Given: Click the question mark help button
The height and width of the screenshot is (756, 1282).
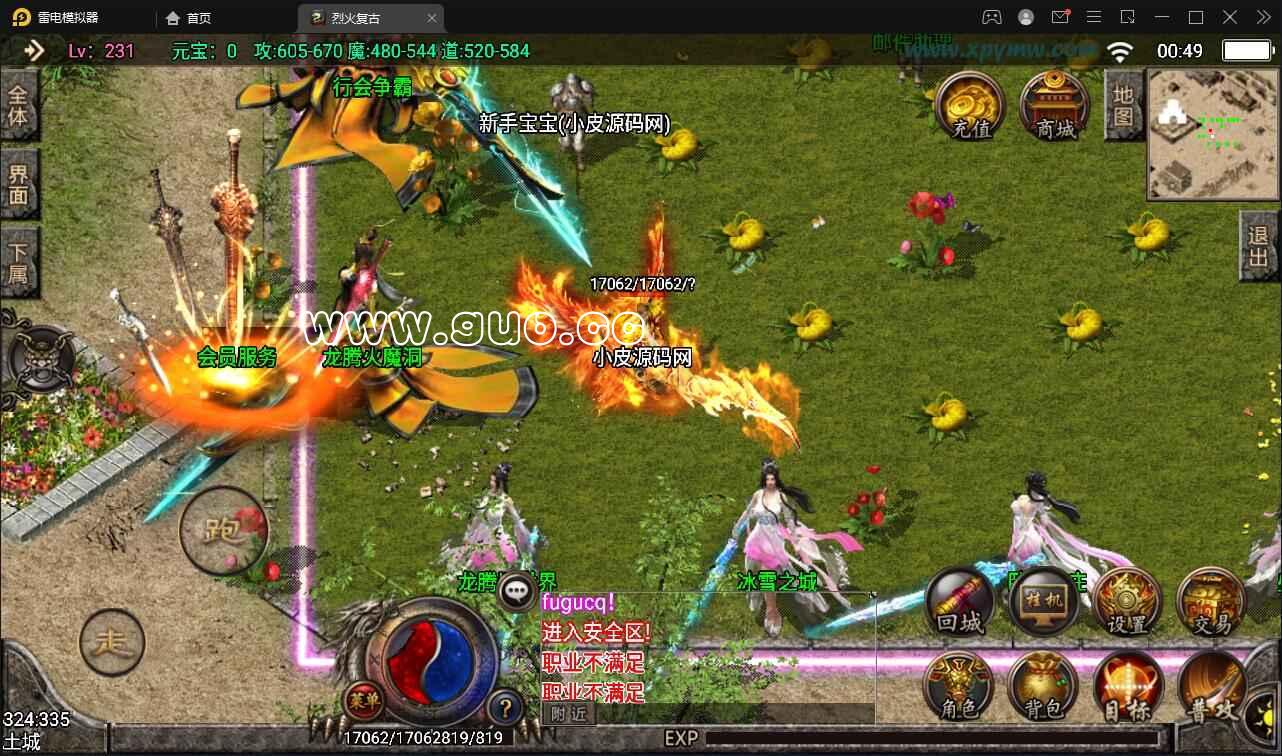Looking at the screenshot, I should (505, 708).
